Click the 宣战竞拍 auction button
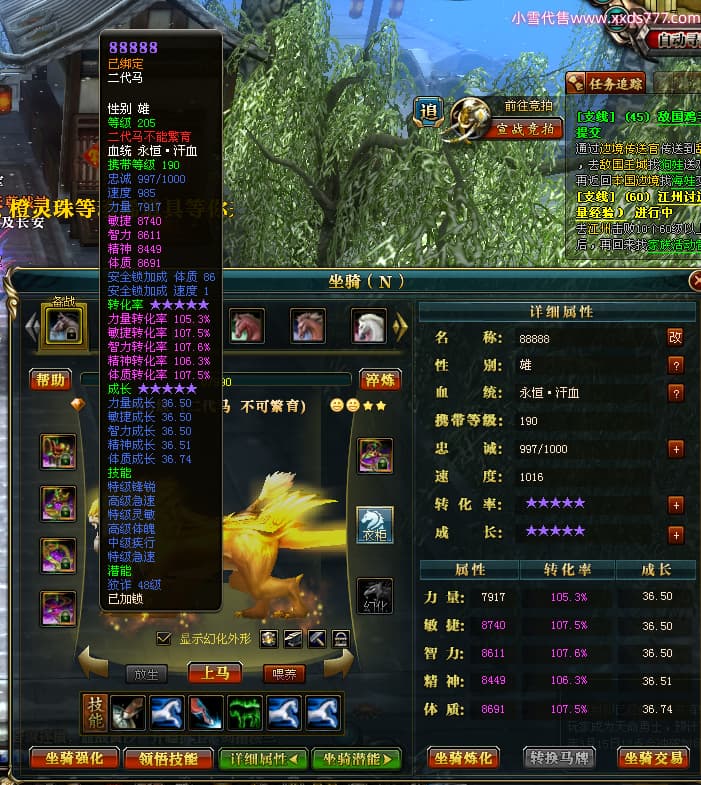Image resolution: width=701 pixels, height=785 pixels. 529,128
